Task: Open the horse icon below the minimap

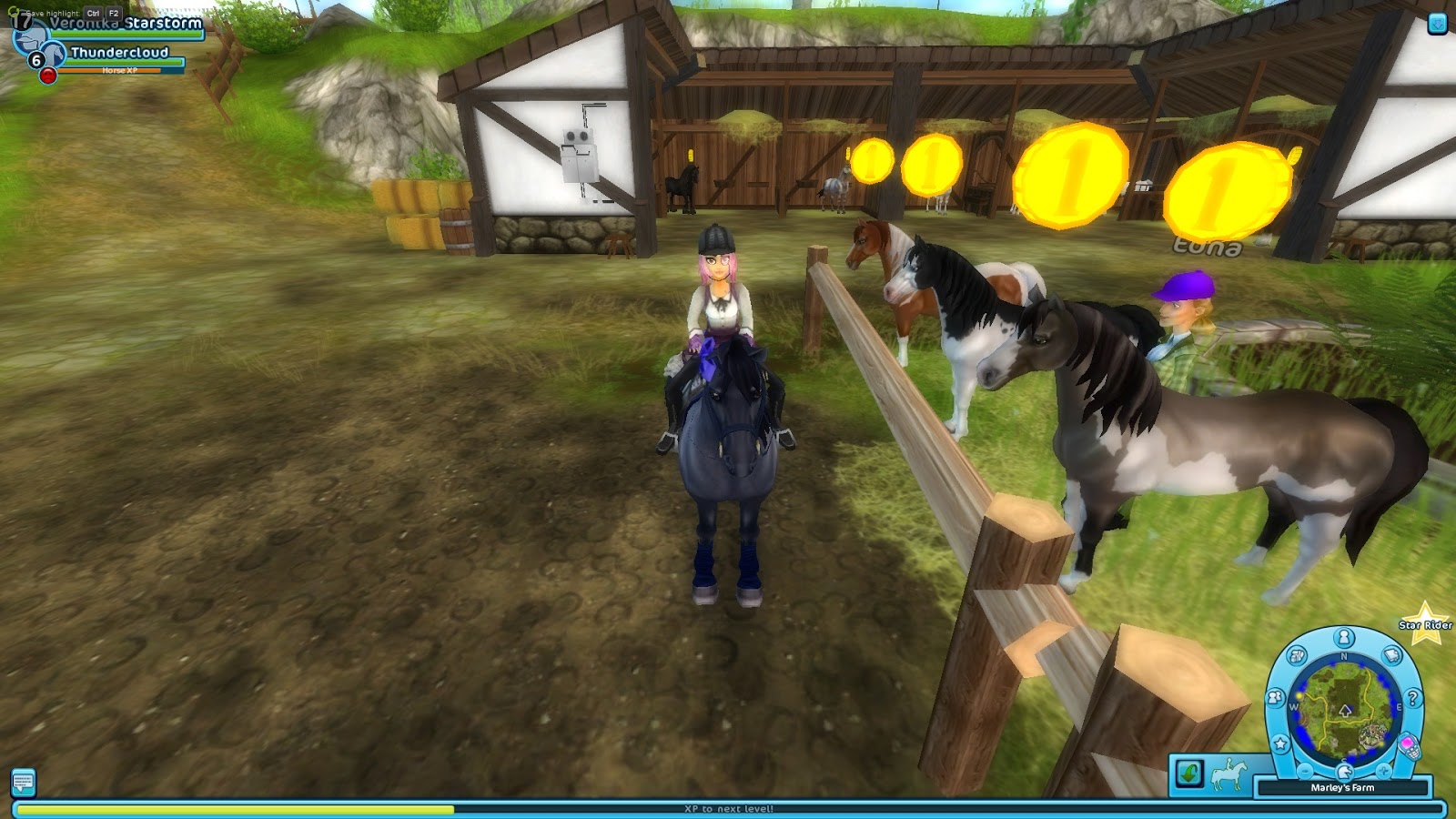Action: coord(1344,773)
